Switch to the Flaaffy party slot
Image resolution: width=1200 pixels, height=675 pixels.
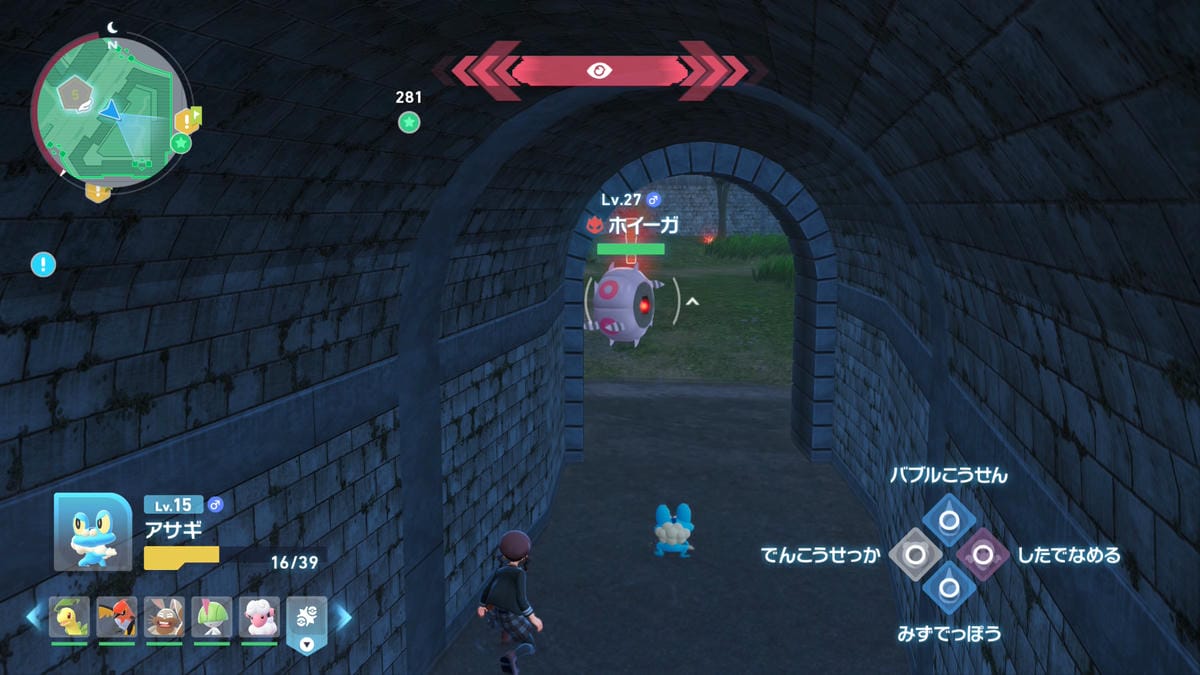pyautogui.click(x=259, y=618)
